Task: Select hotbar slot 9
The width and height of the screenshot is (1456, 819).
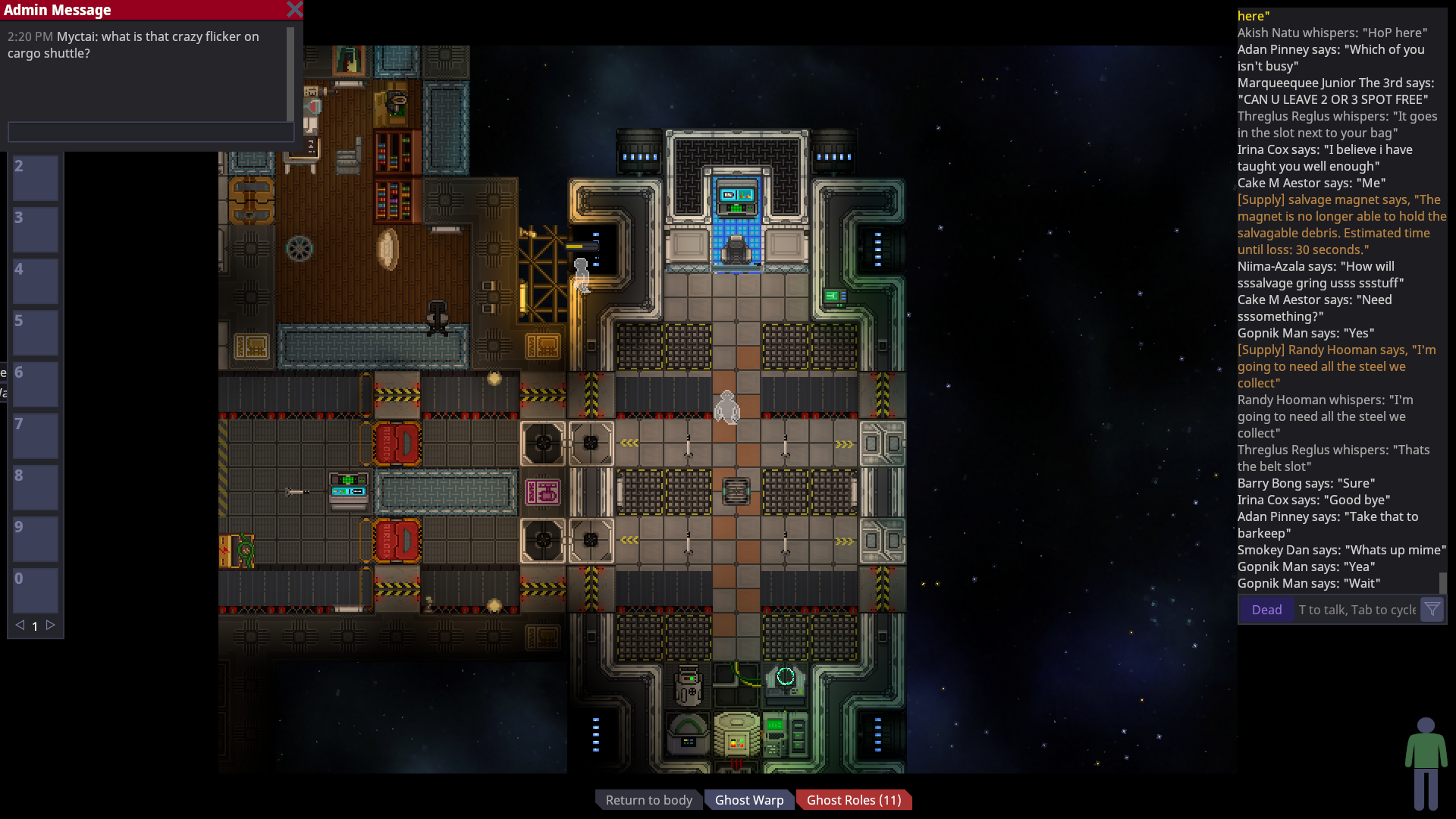Action: click(36, 539)
